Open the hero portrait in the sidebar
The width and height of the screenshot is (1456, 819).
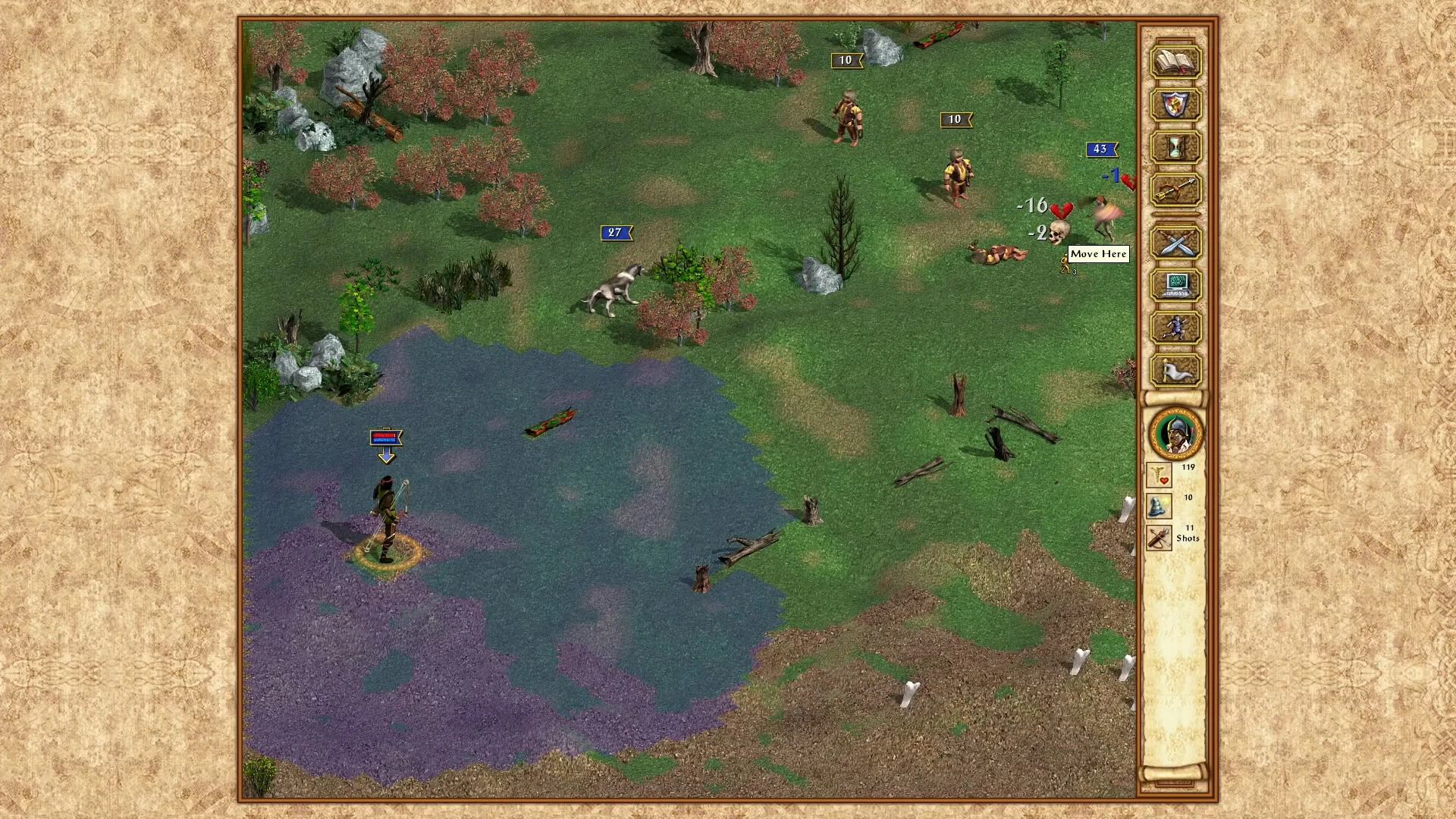(1176, 432)
